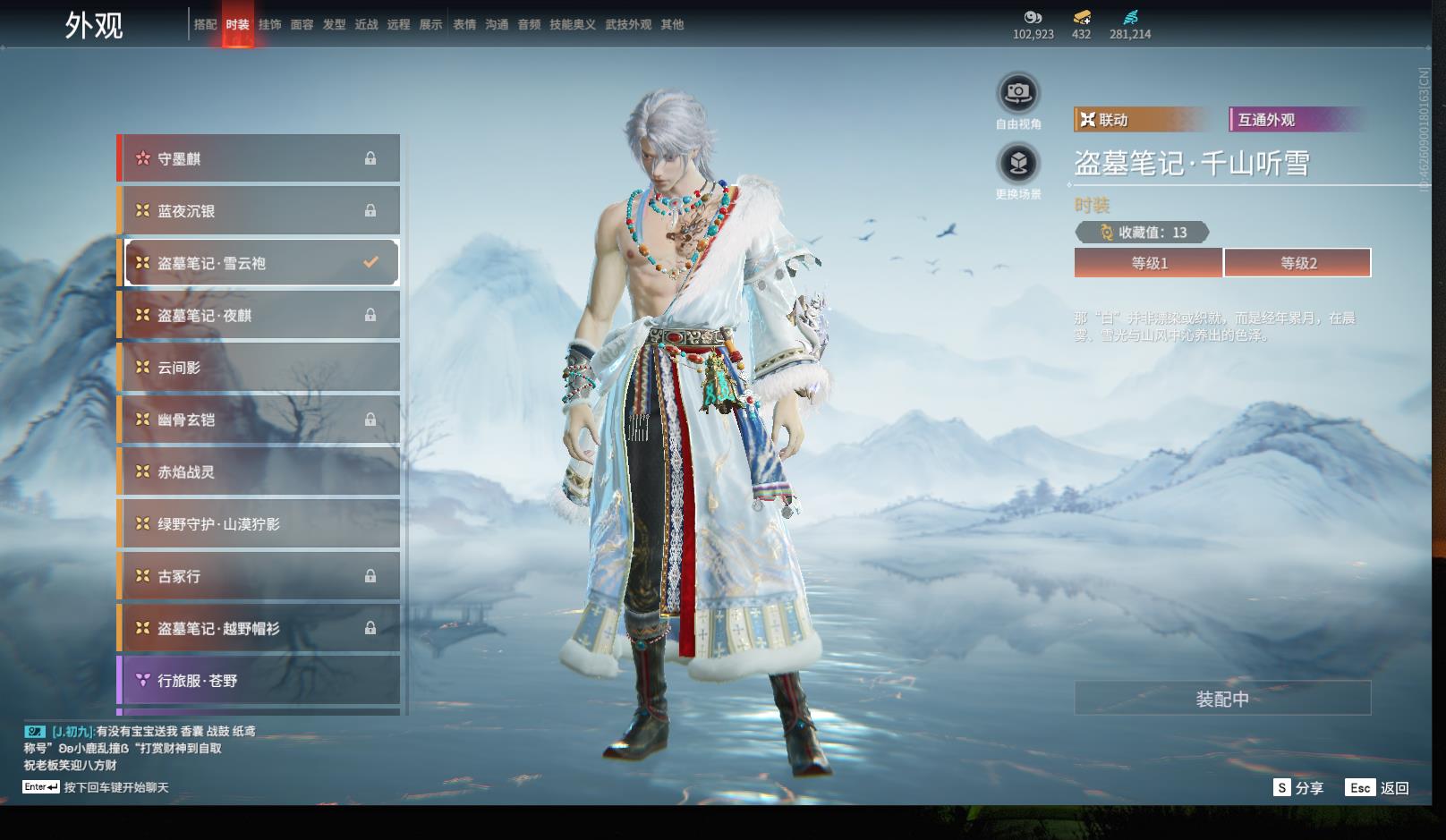Viewport: 1446px width, 840px height.
Task: Choose the 蓝夜沉银 outfit
Action: 259,211
